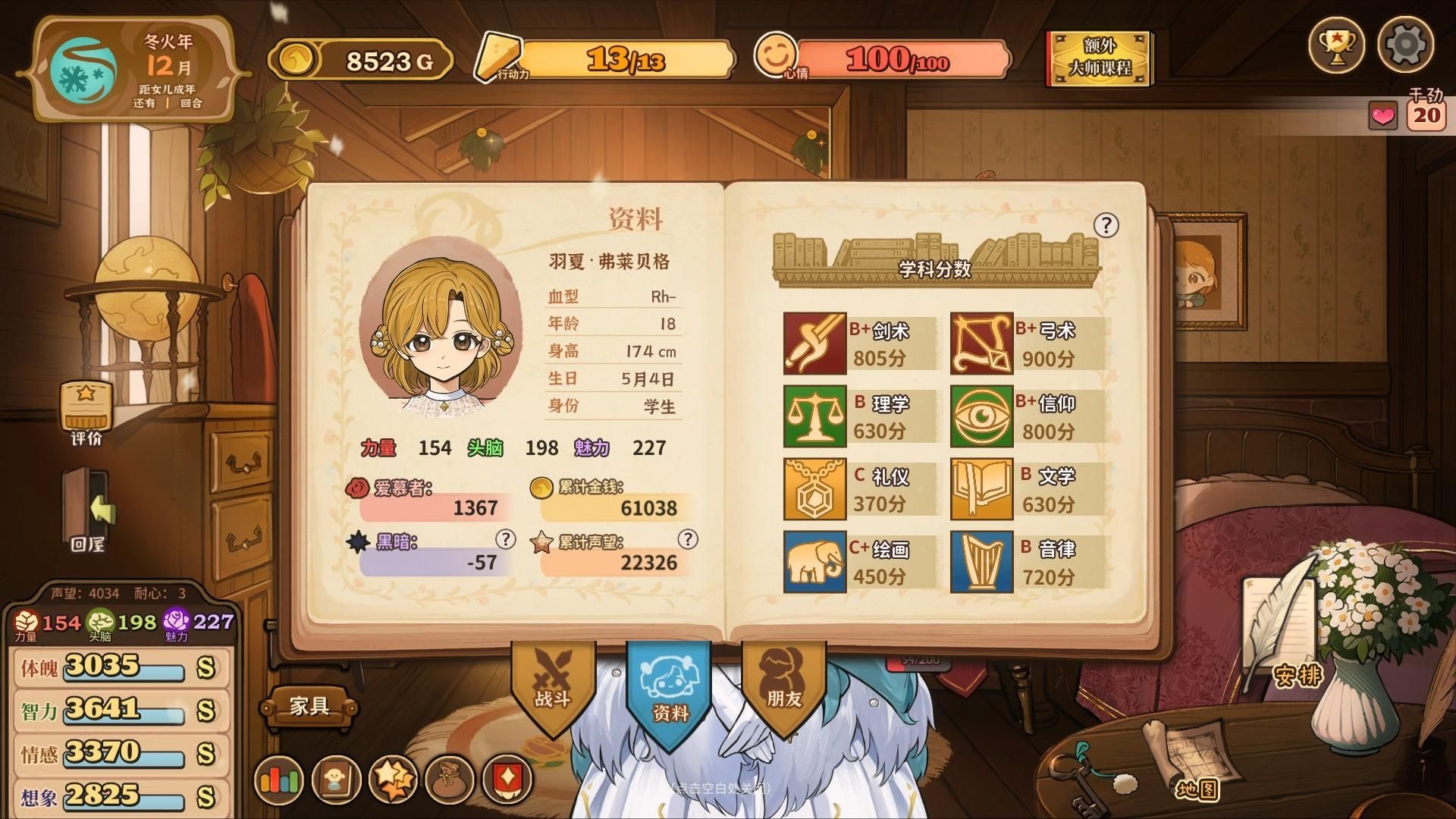Open the 学科分数 help question mark
The height and width of the screenshot is (819, 1456).
pos(1106,224)
